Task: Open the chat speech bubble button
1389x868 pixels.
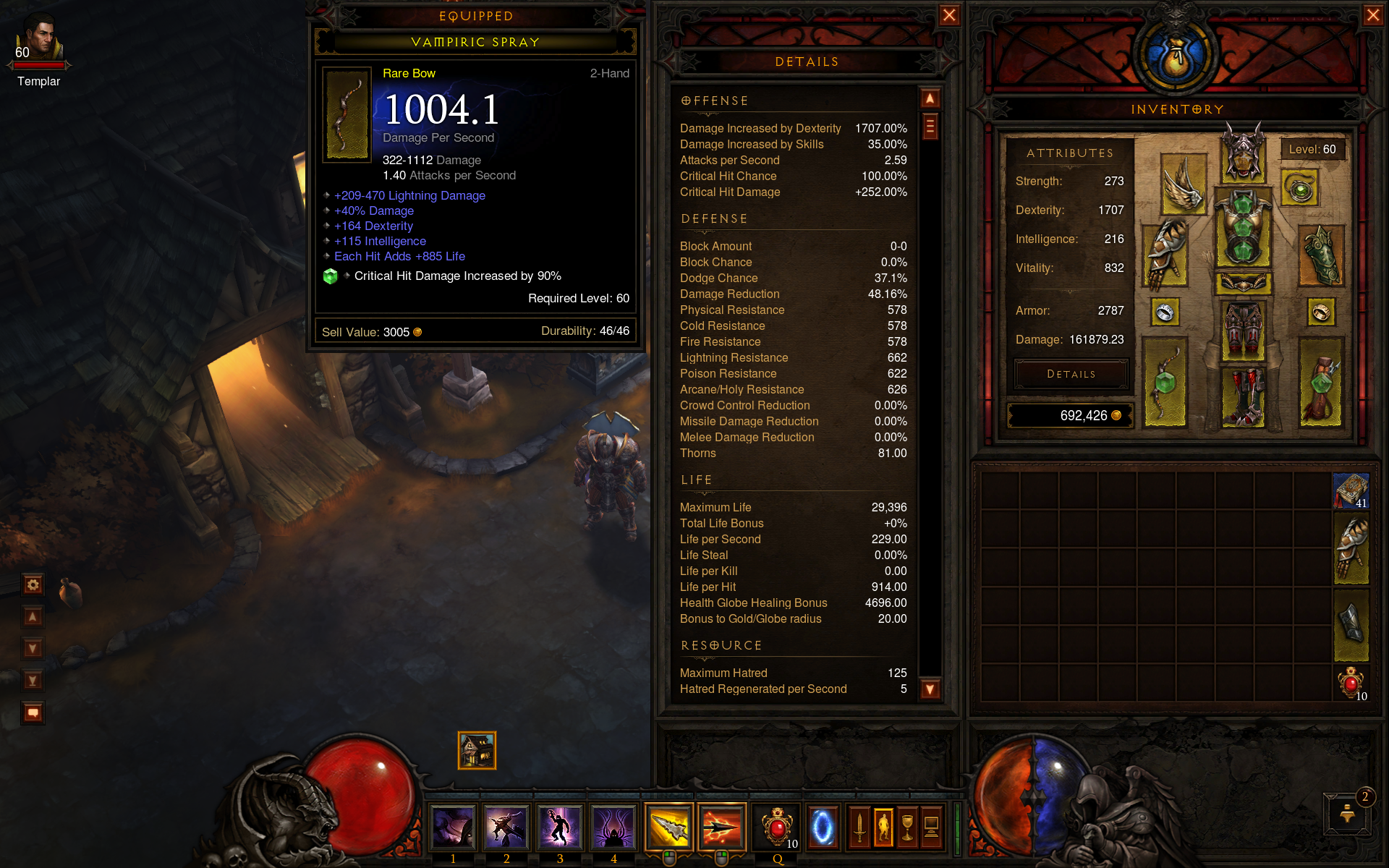Action: 33,712
